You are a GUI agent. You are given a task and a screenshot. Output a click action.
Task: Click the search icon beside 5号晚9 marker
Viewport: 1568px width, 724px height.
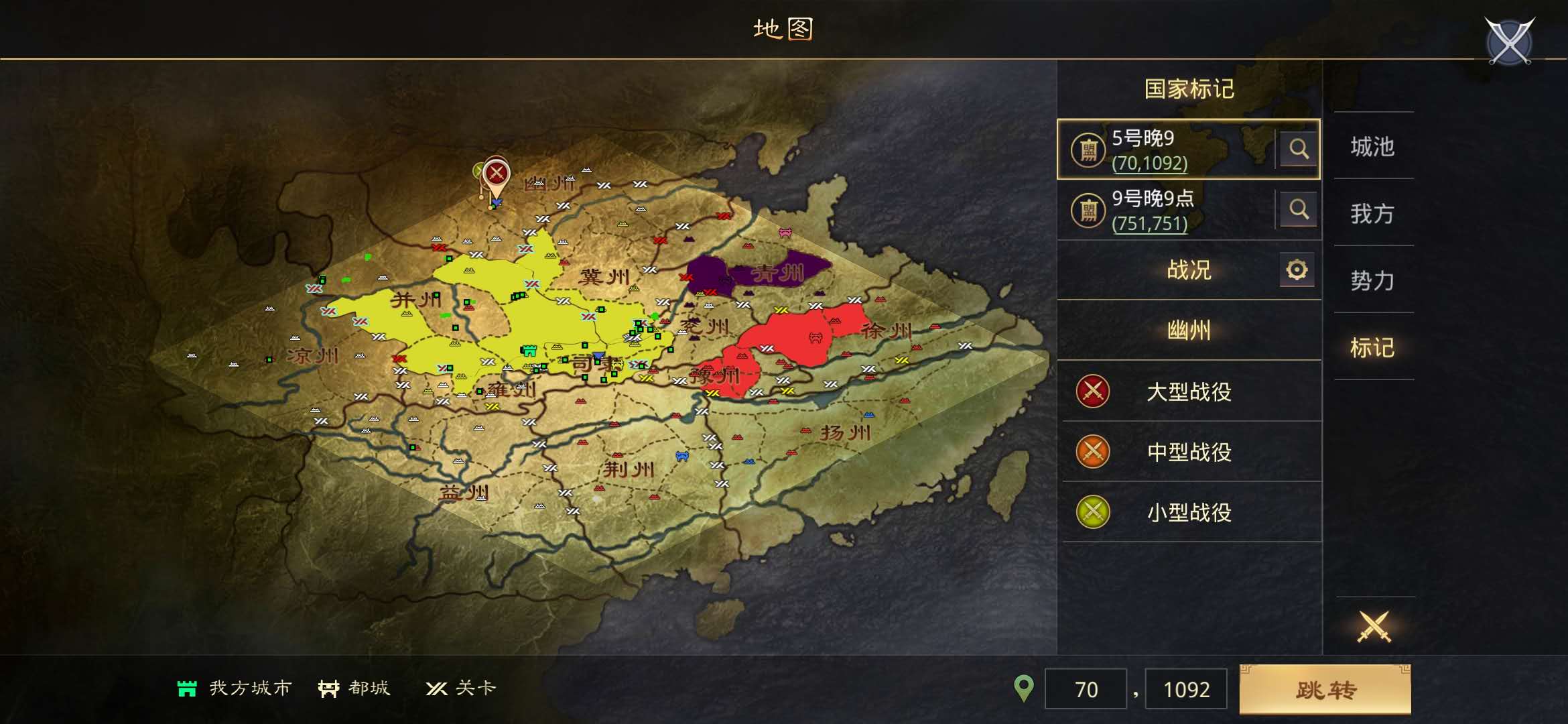coord(1299,150)
